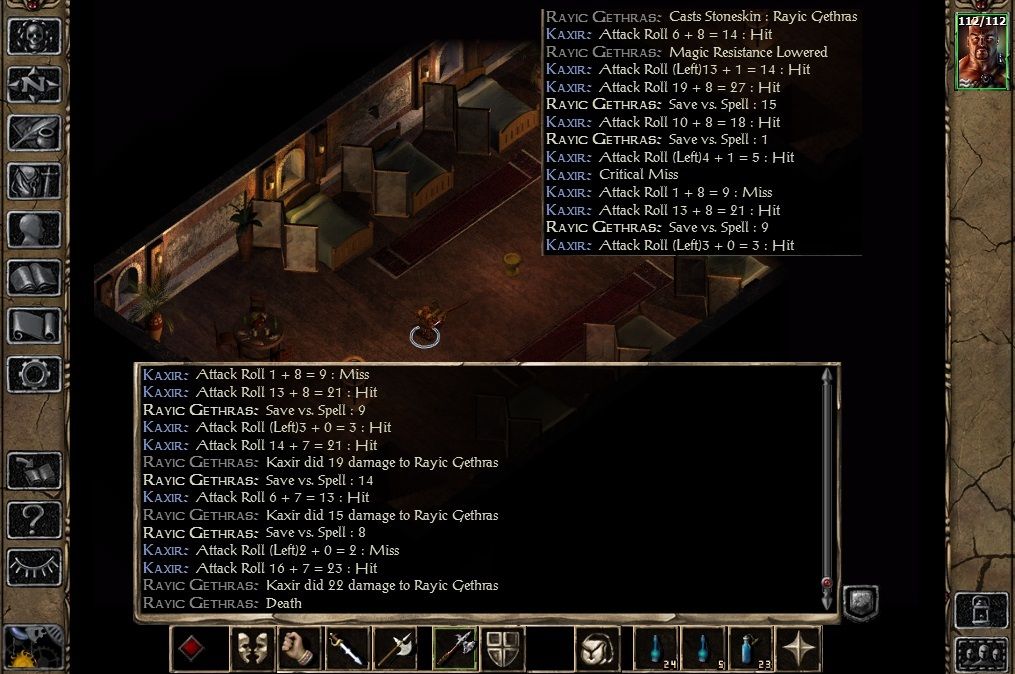Activate the theater masks talk action

[x=250, y=649]
